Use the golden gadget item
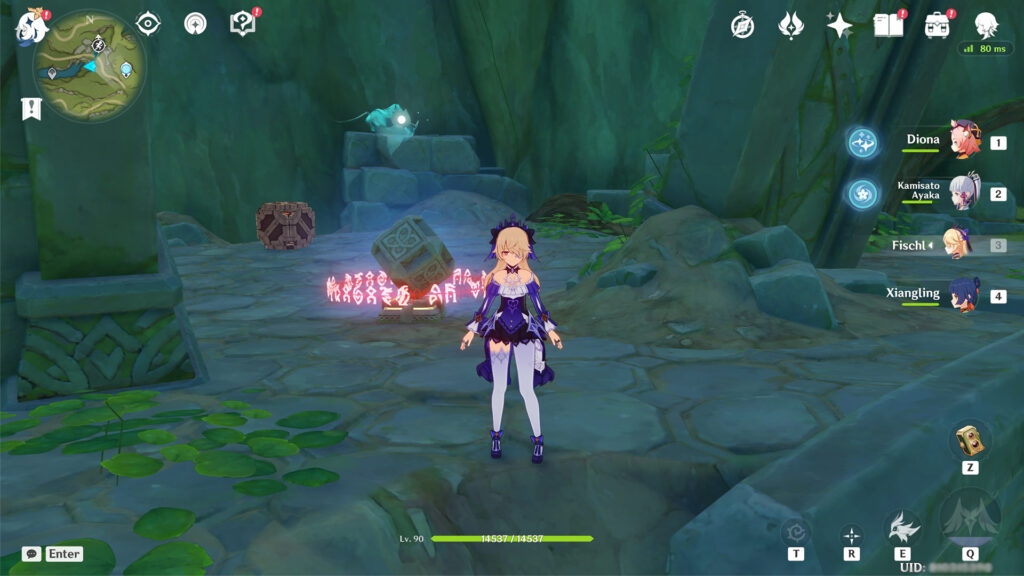Image resolution: width=1024 pixels, height=576 pixels. click(969, 440)
